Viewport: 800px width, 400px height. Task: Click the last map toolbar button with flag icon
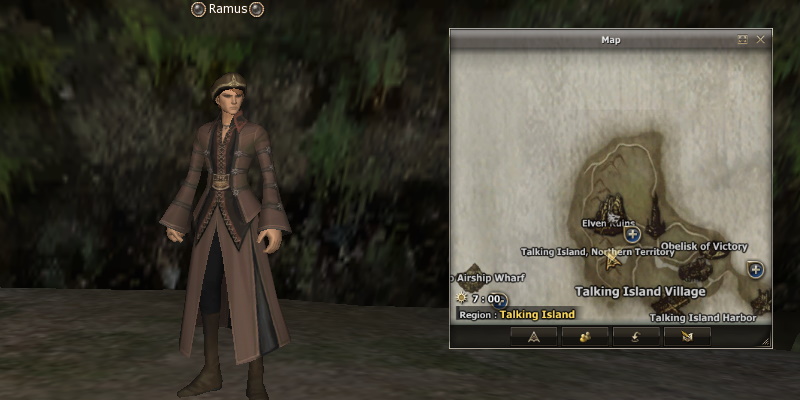(687, 336)
